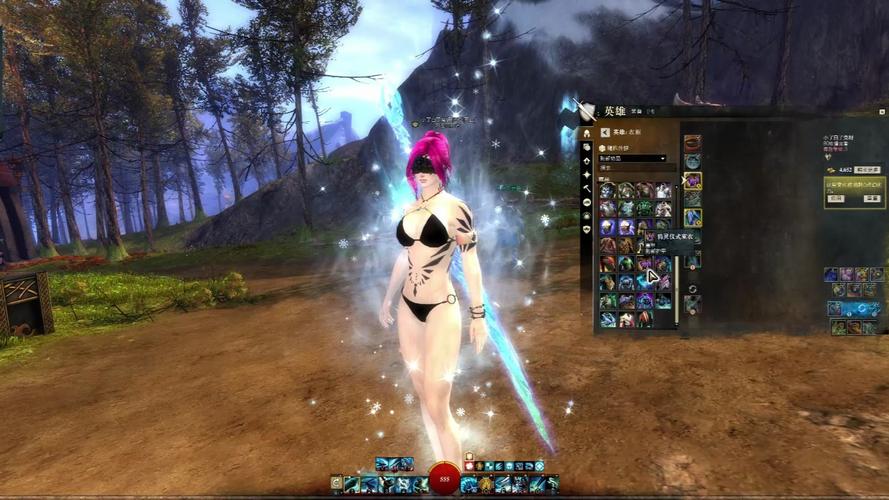Select the highlighted purple chest armor slot
Viewport: 889px width, 500px height.
[692, 181]
